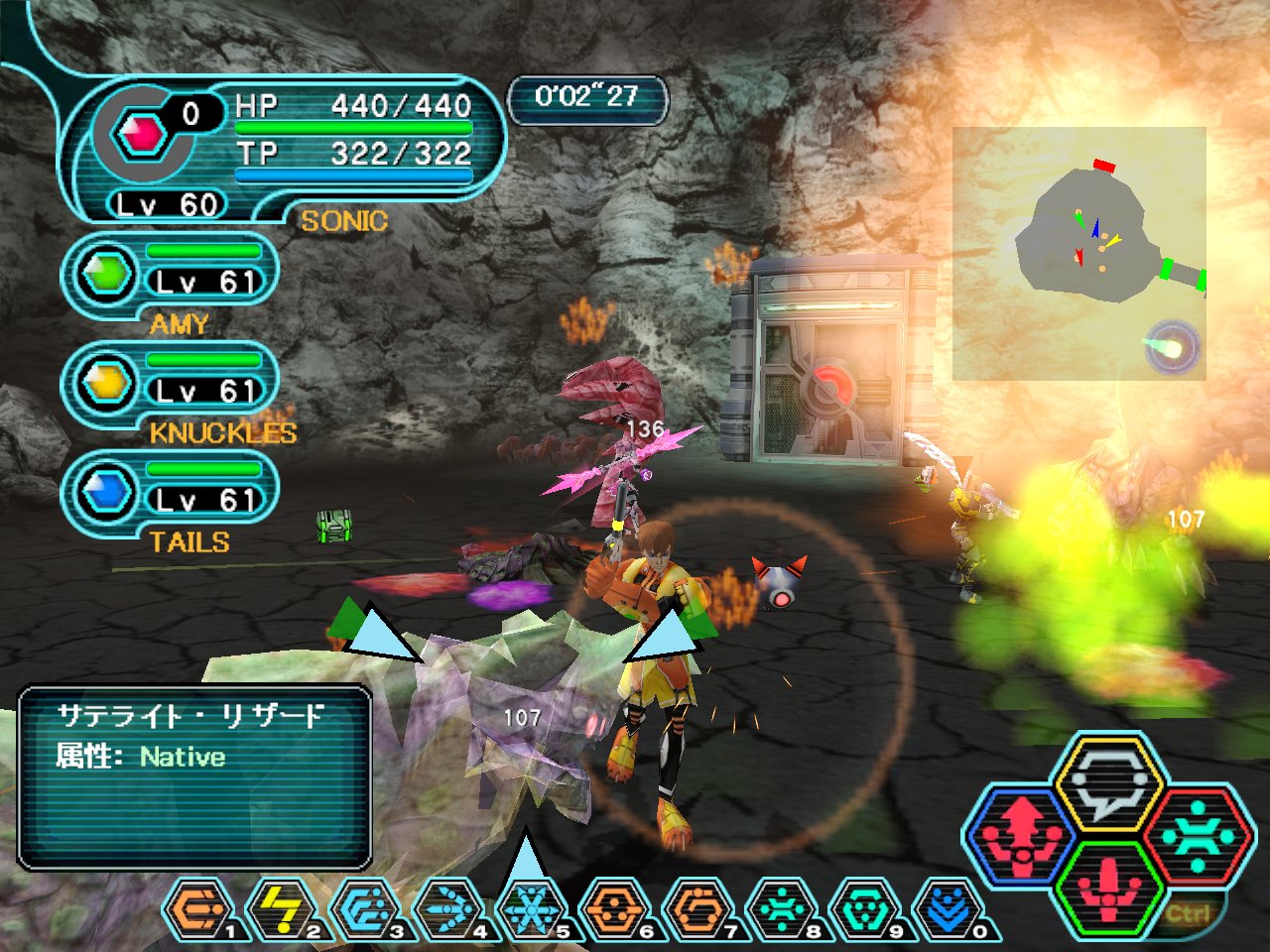
Task: Use the light-blue technique in slot 3
Action: 364,907
